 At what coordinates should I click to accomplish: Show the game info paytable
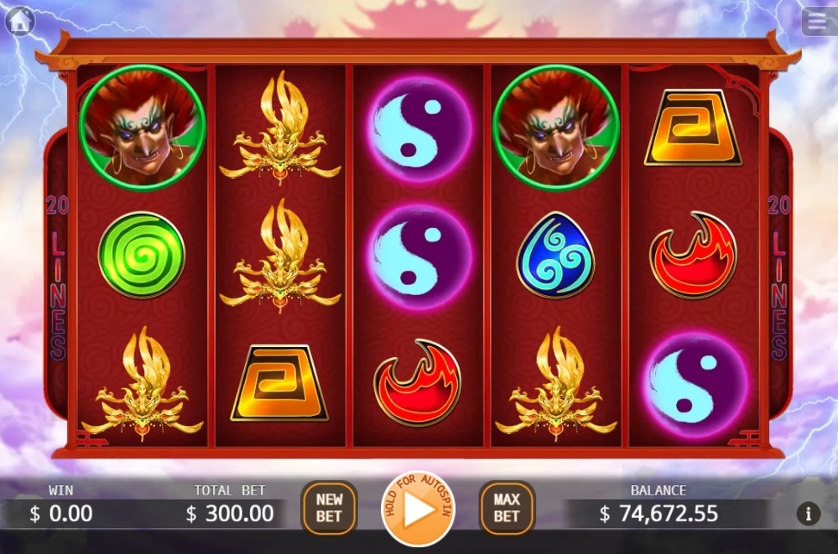tap(808, 514)
